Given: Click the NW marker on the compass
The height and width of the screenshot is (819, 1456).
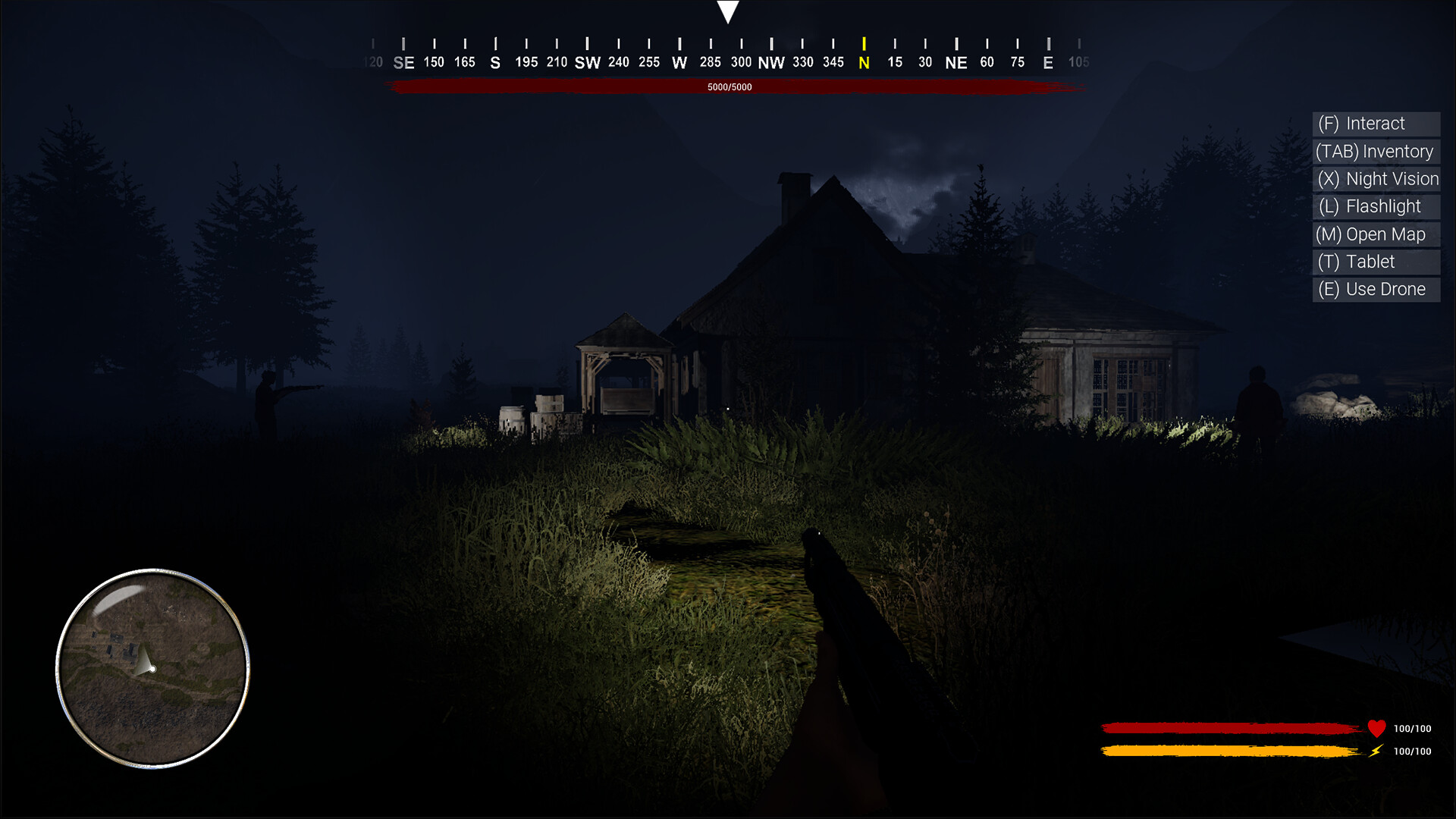Looking at the screenshot, I should [772, 62].
